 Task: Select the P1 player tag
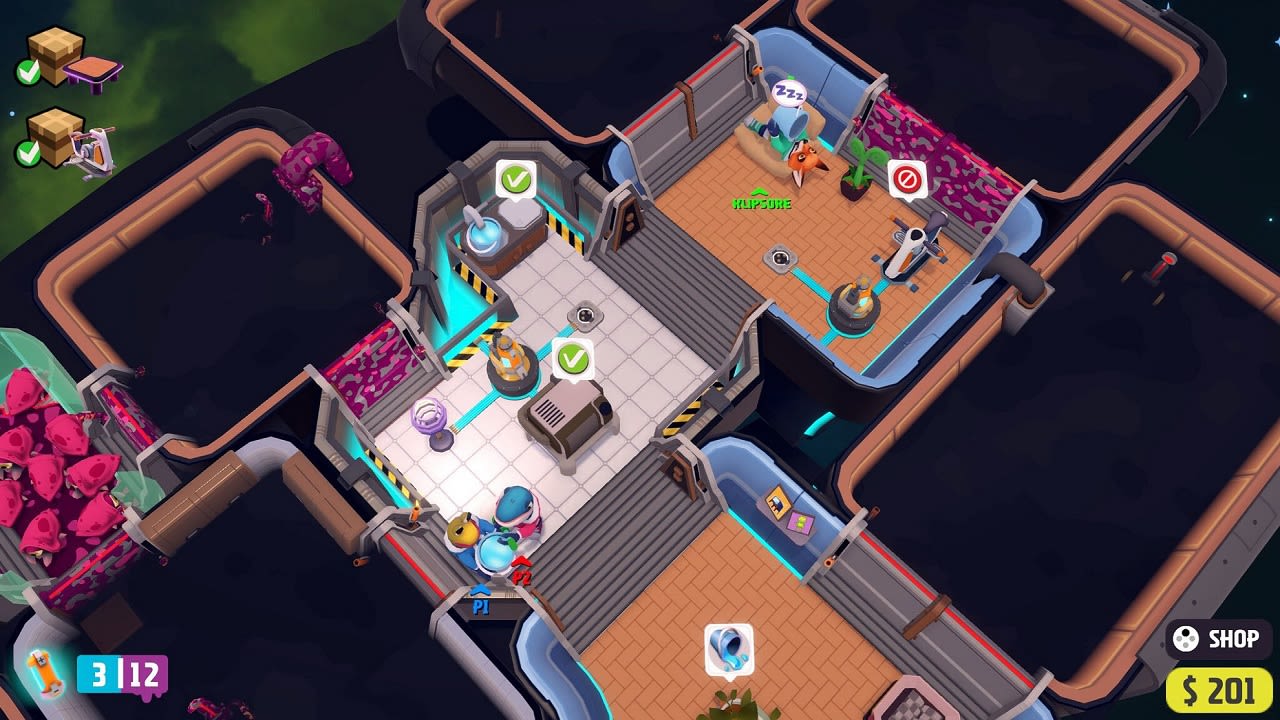click(x=481, y=604)
